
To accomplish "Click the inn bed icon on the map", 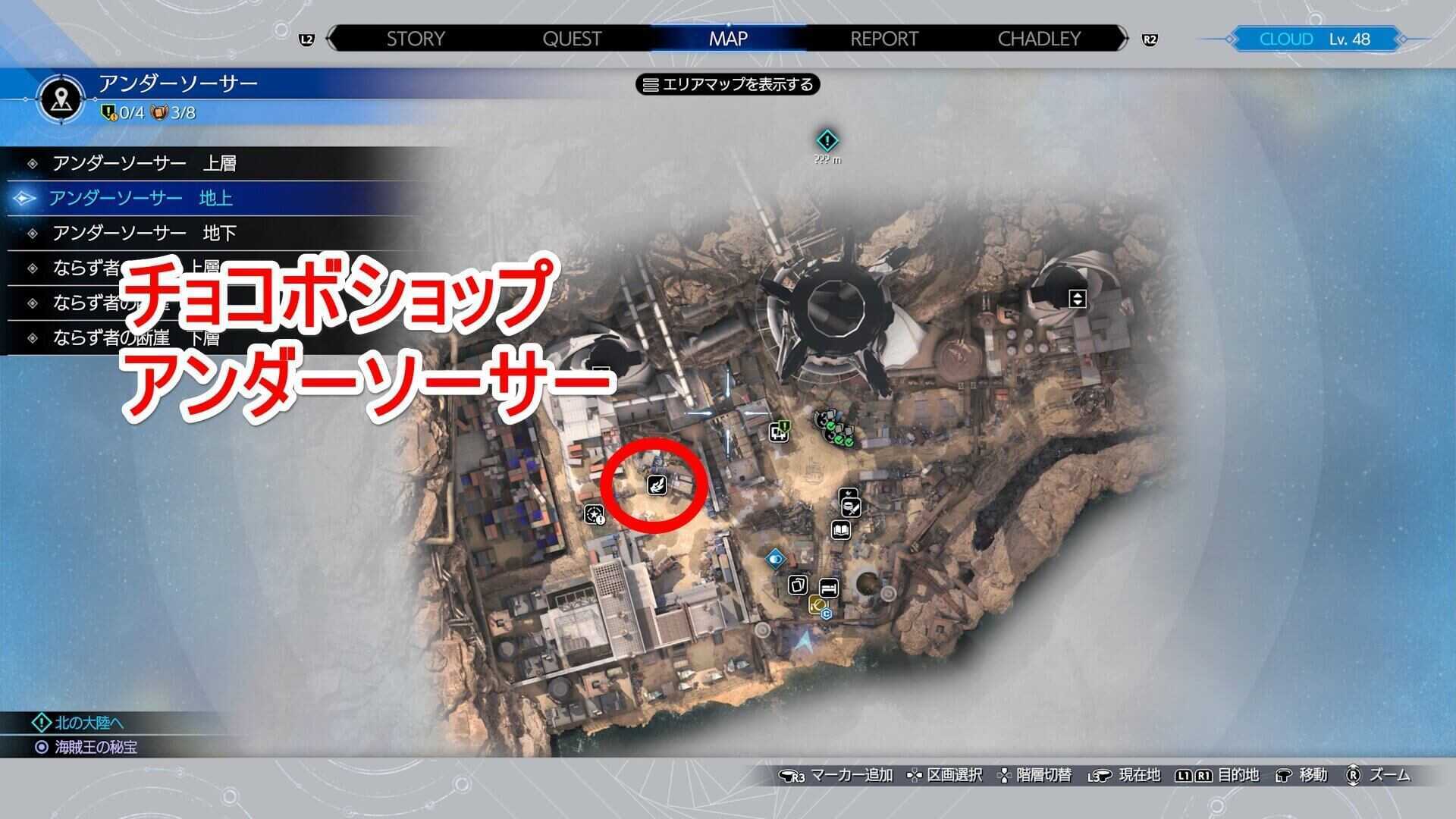I will tap(829, 588).
